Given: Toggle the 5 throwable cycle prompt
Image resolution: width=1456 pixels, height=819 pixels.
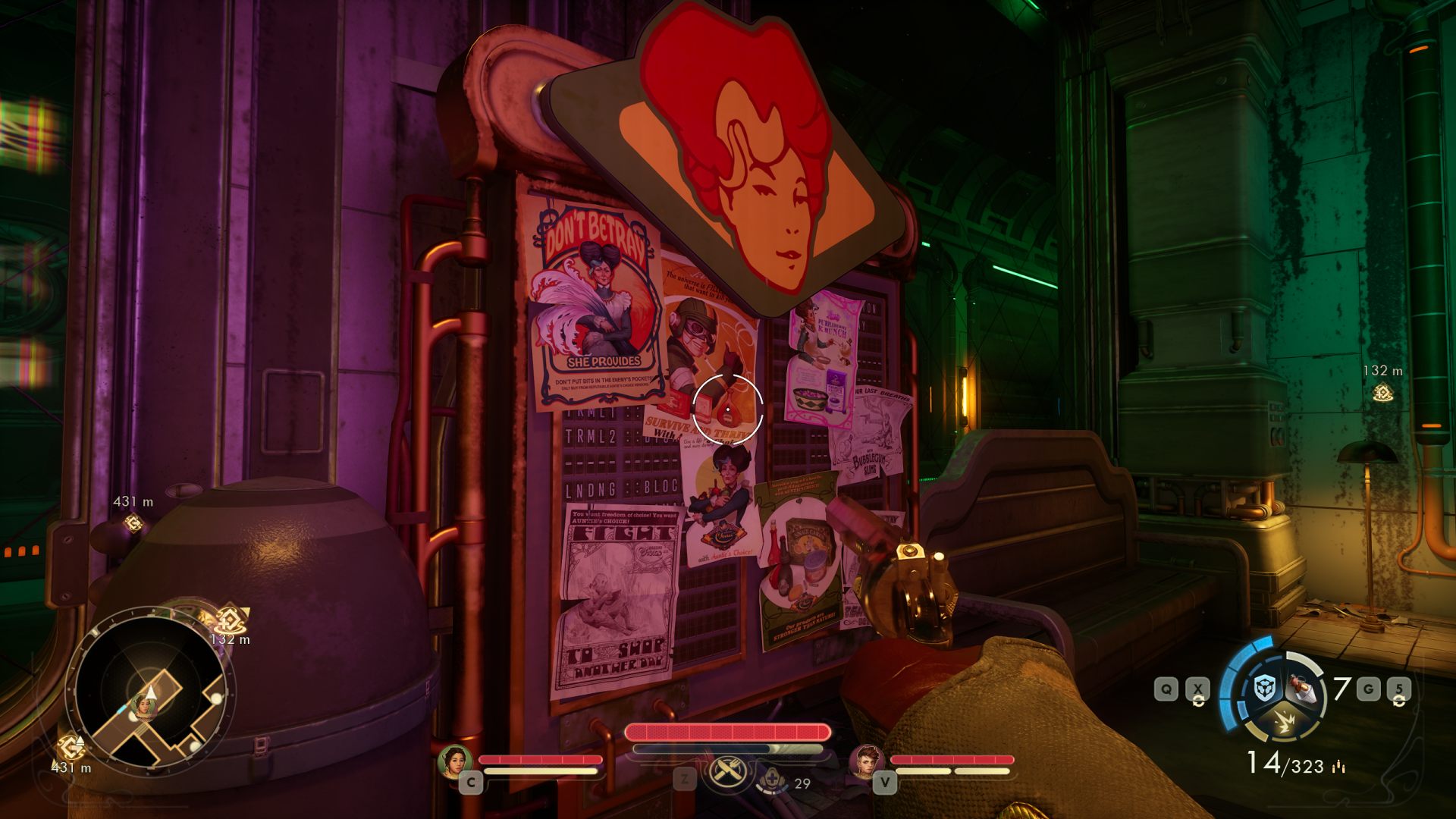Looking at the screenshot, I should click(1399, 689).
